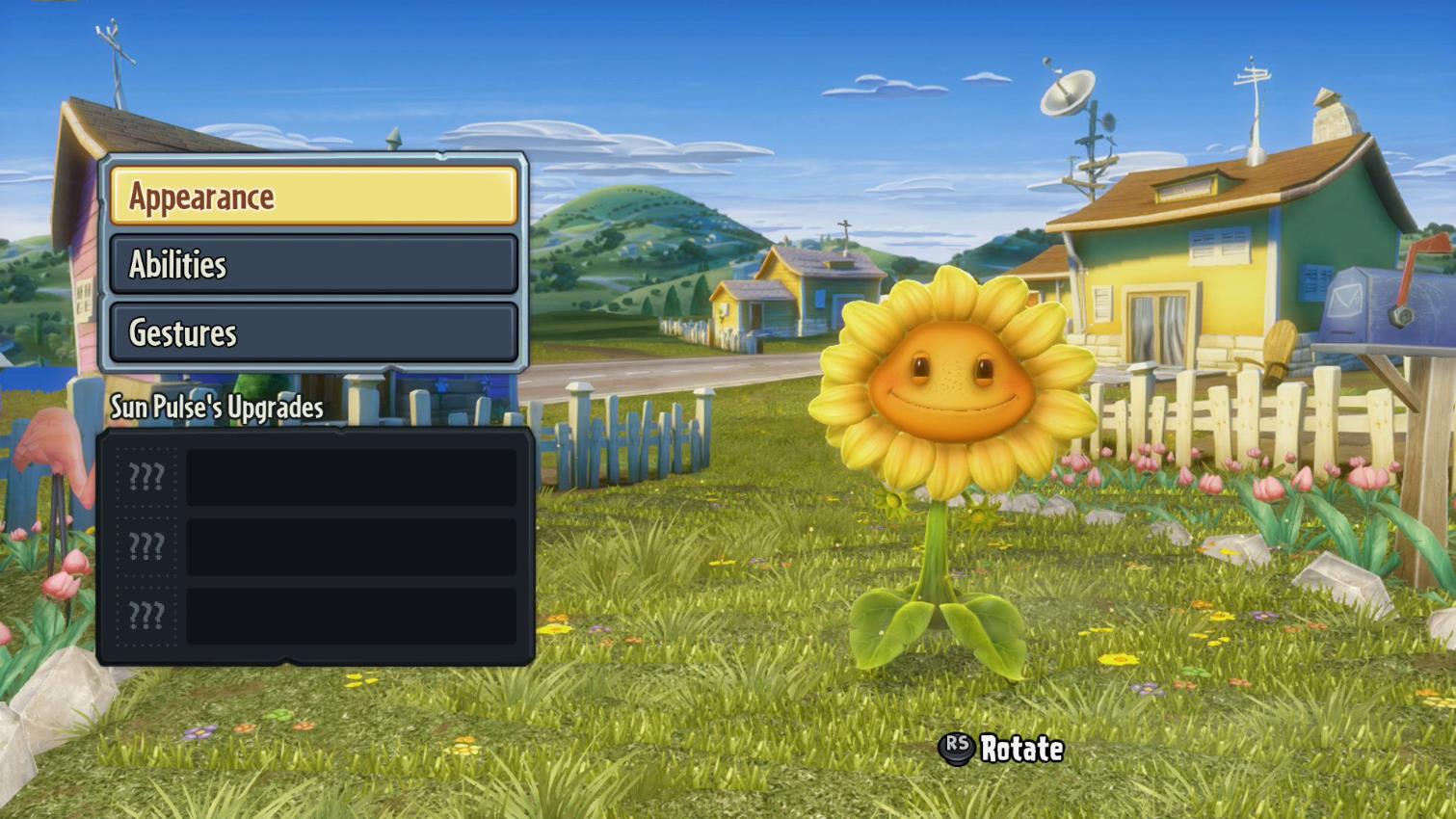Viewport: 1456px width, 819px height.
Task: Click the RS right-stick Rotate icon
Action: pos(956,749)
